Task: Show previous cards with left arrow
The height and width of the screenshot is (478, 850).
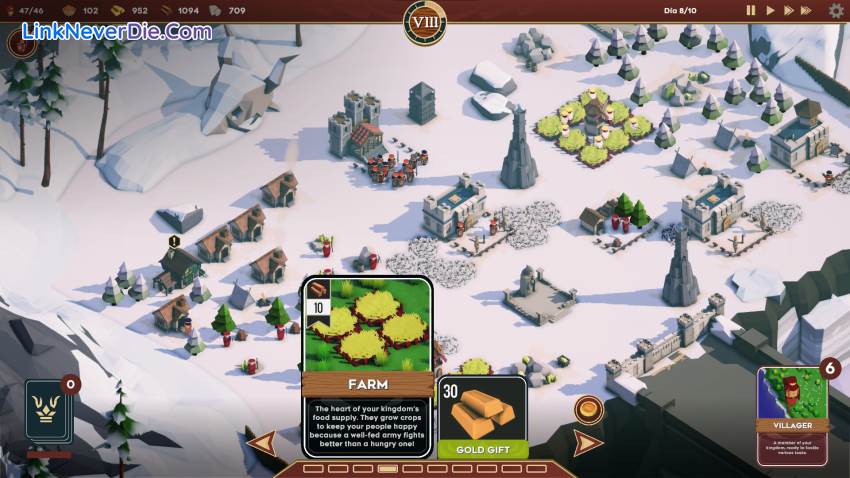Action: click(x=261, y=442)
